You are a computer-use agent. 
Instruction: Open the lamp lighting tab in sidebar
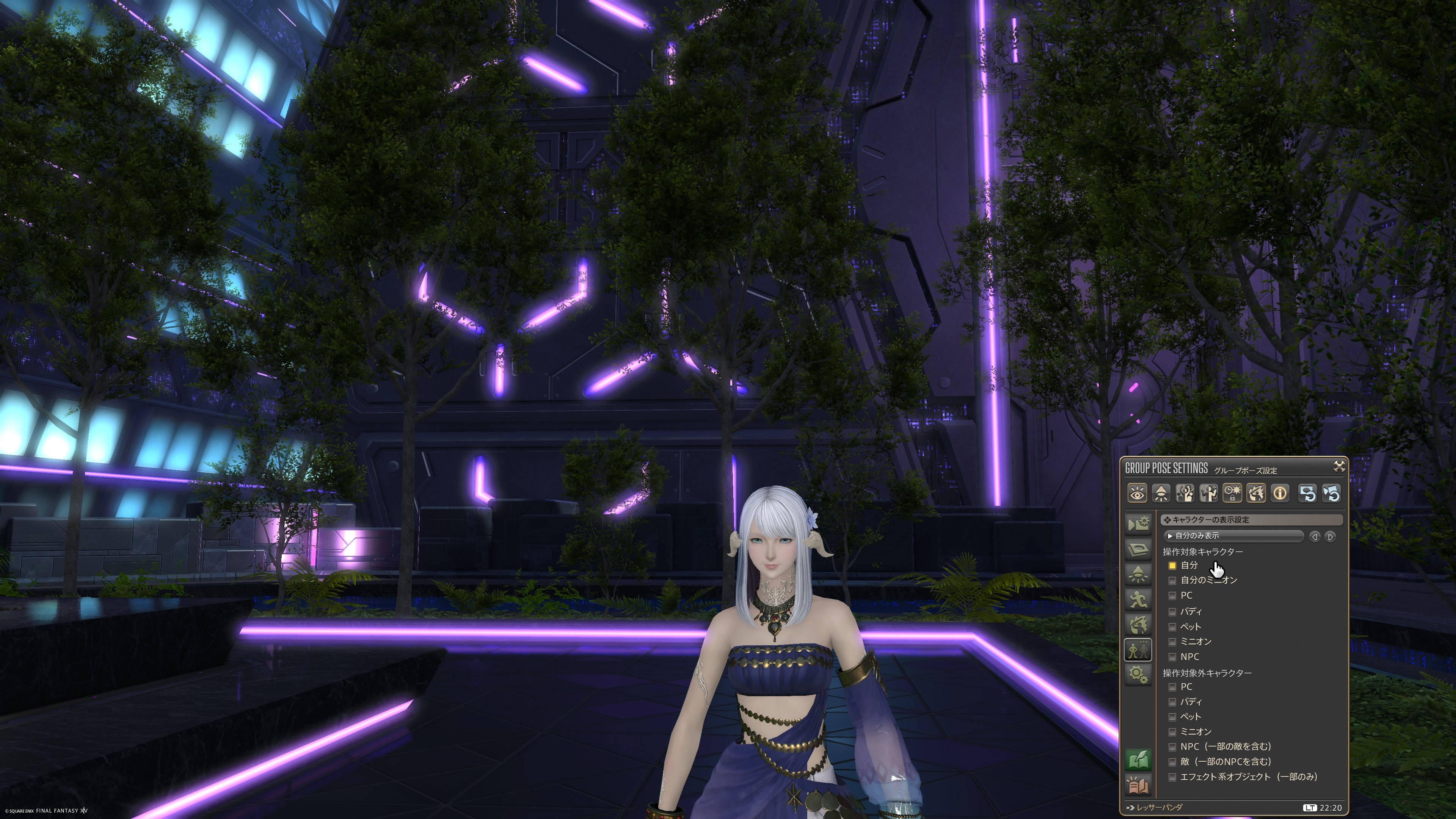point(1138,574)
